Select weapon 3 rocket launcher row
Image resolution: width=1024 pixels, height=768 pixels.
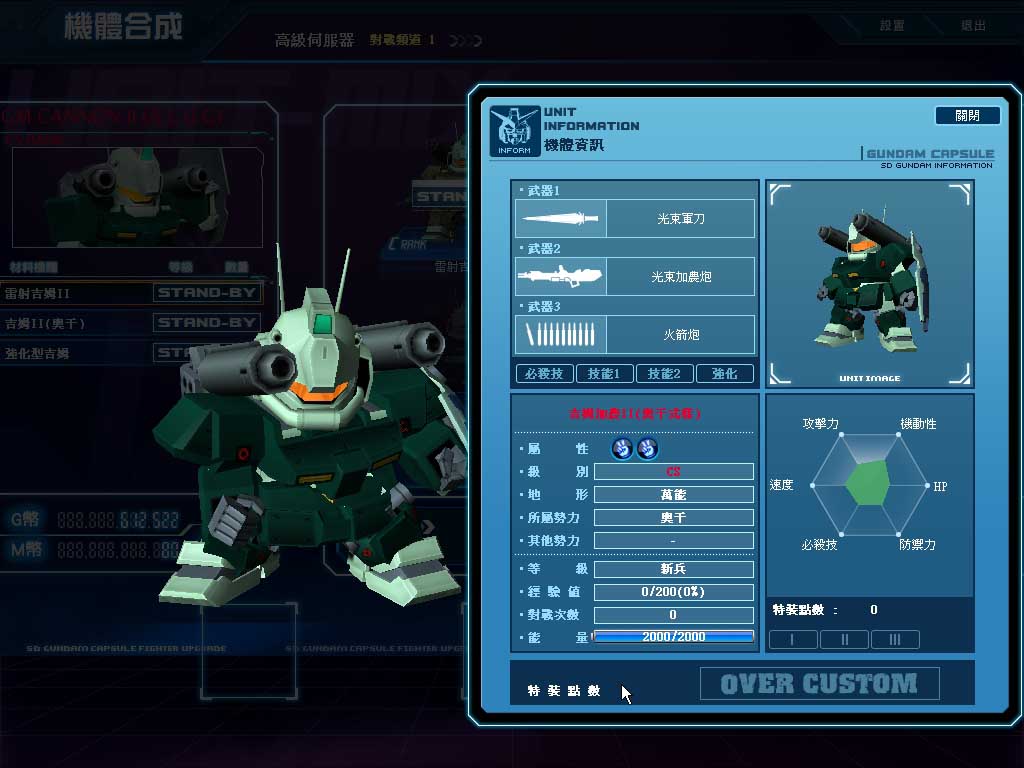(x=635, y=334)
